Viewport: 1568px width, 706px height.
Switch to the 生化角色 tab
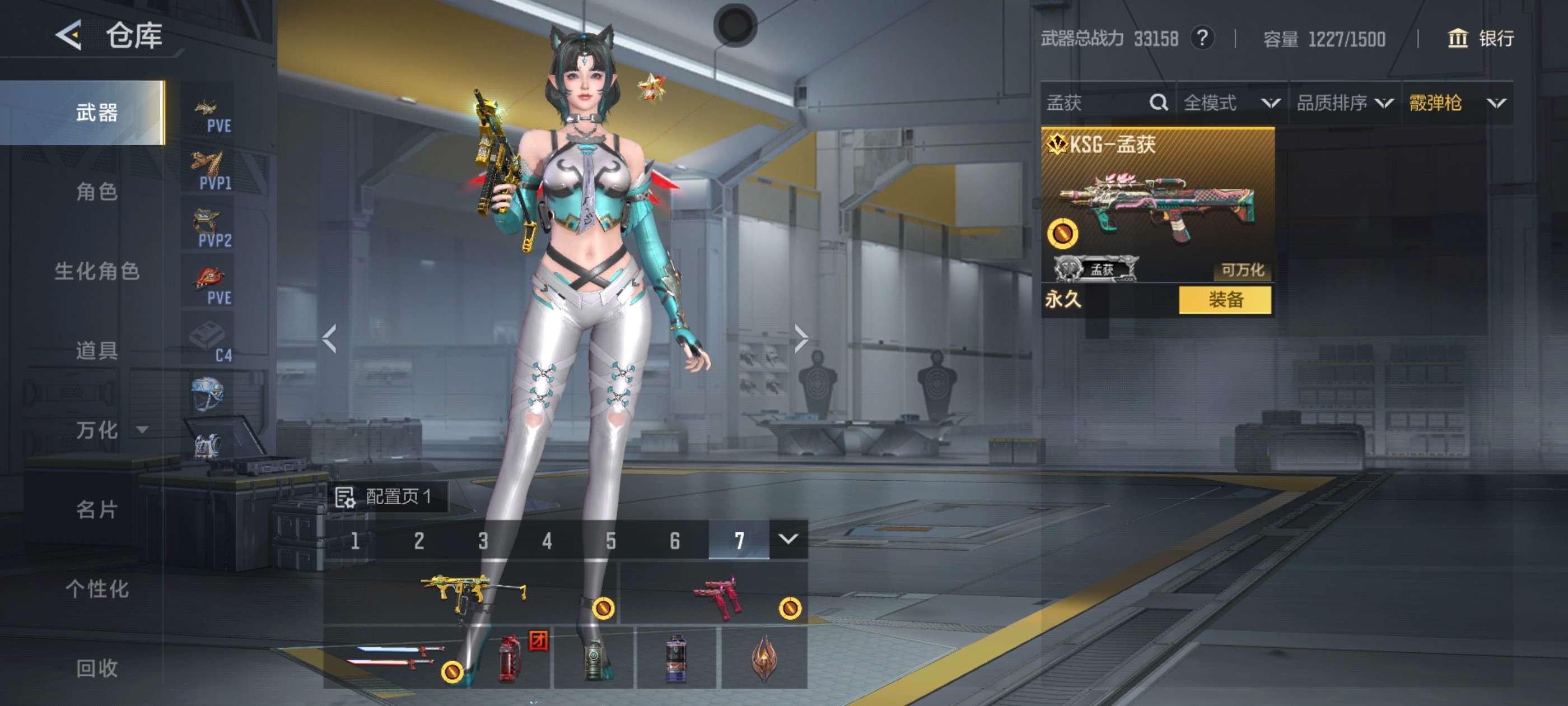tap(96, 271)
